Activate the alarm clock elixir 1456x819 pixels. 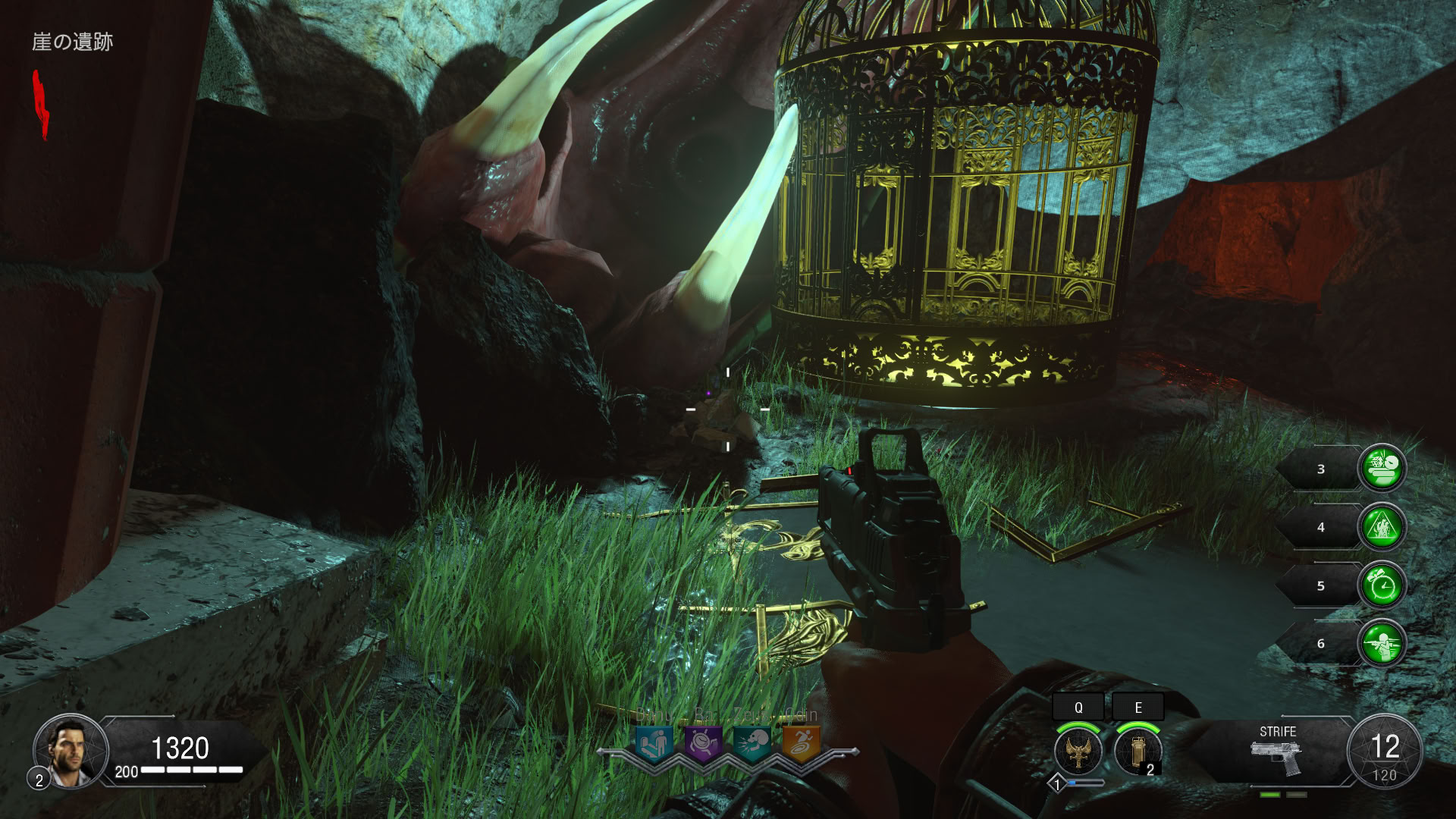tap(1382, 585)
